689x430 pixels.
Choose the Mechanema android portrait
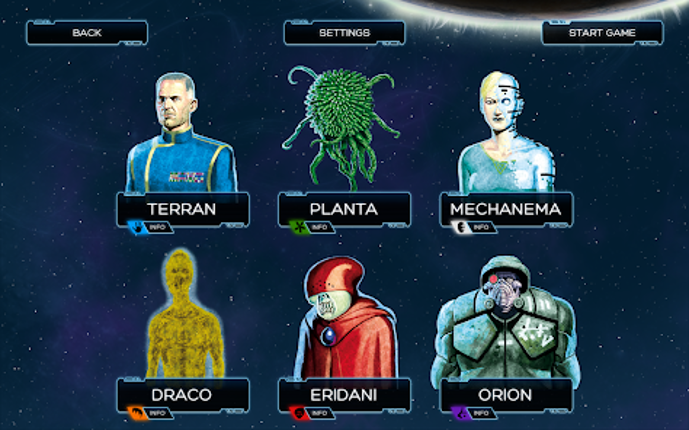(503, 135)
